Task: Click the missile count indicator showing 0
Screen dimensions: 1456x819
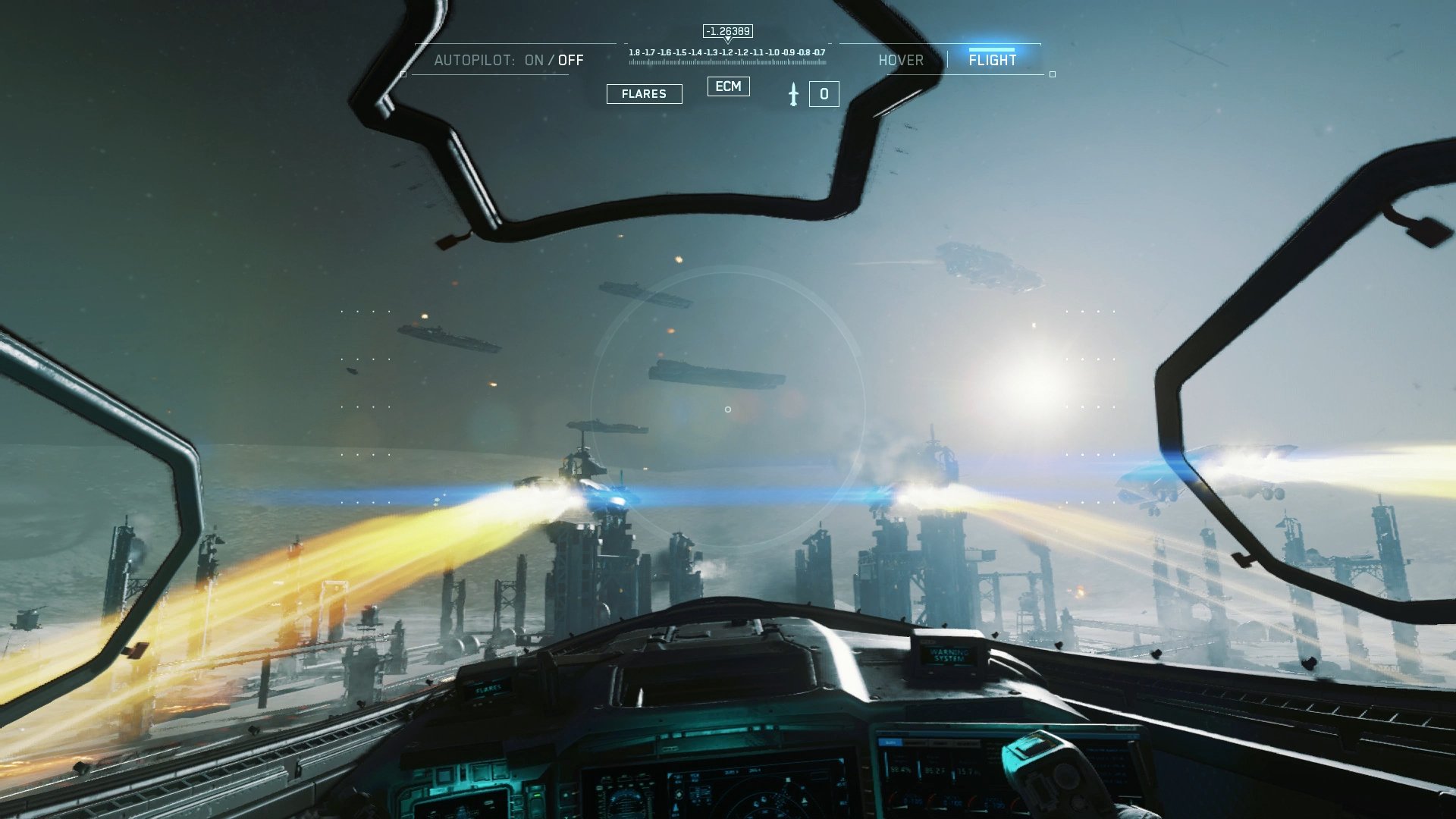Action: point(824,93)
